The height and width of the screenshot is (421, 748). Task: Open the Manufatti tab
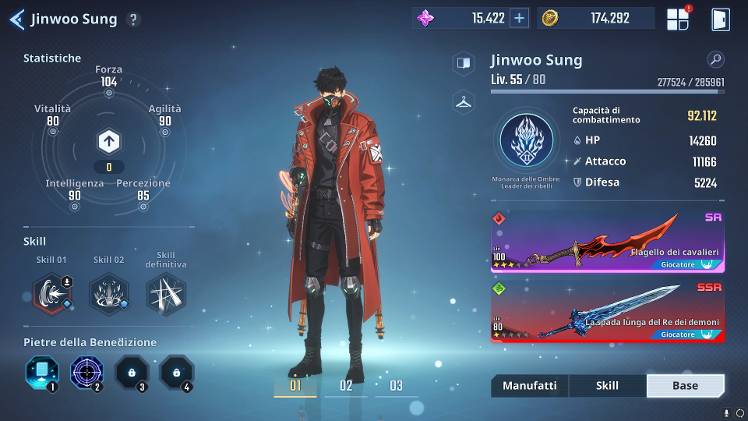(x=529, y=385)
